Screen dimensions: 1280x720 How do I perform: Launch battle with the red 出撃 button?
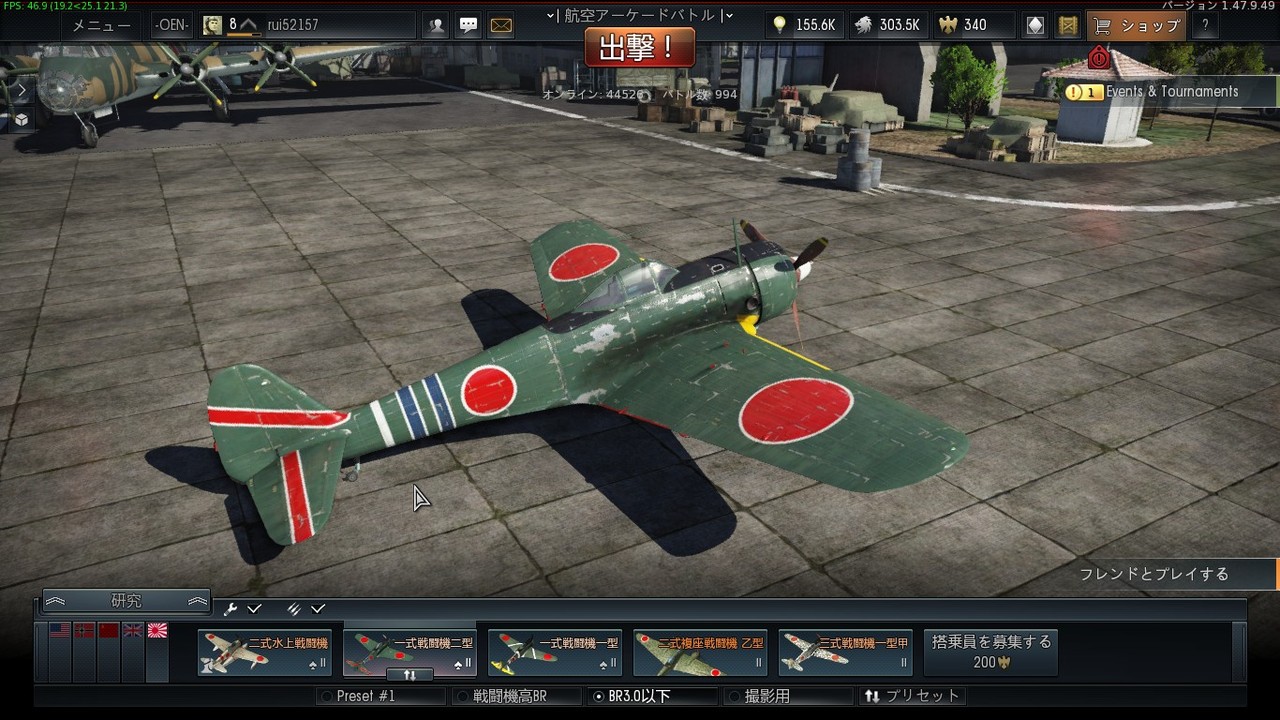tap(640, 47)
